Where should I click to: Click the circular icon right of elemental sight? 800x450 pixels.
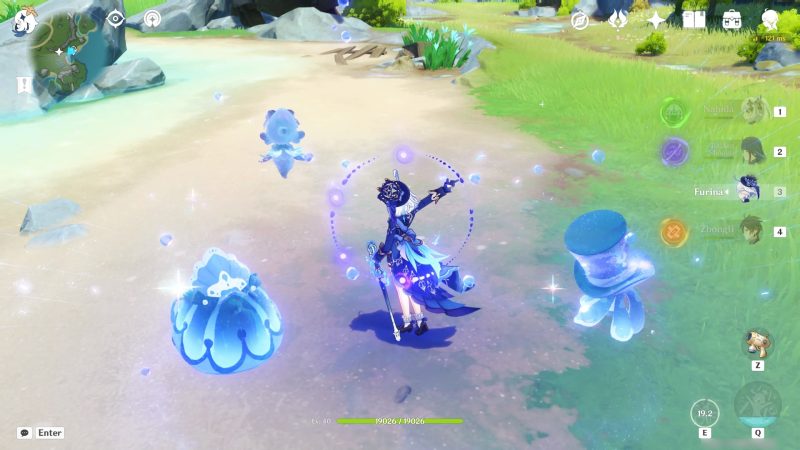click(152, 19)
